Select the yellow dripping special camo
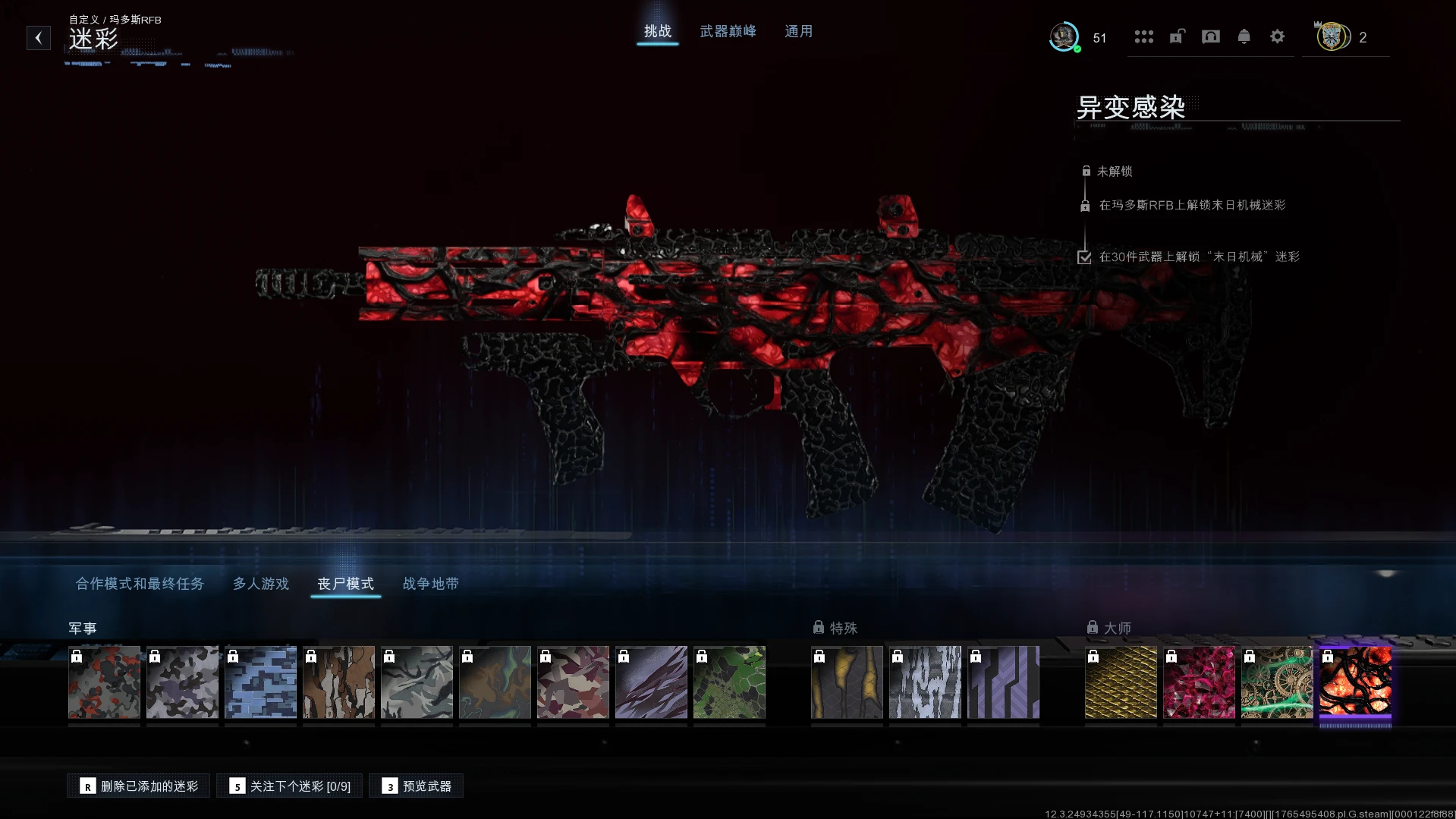The width and height of the screenshot is (1456, 819). pos(847,682)
